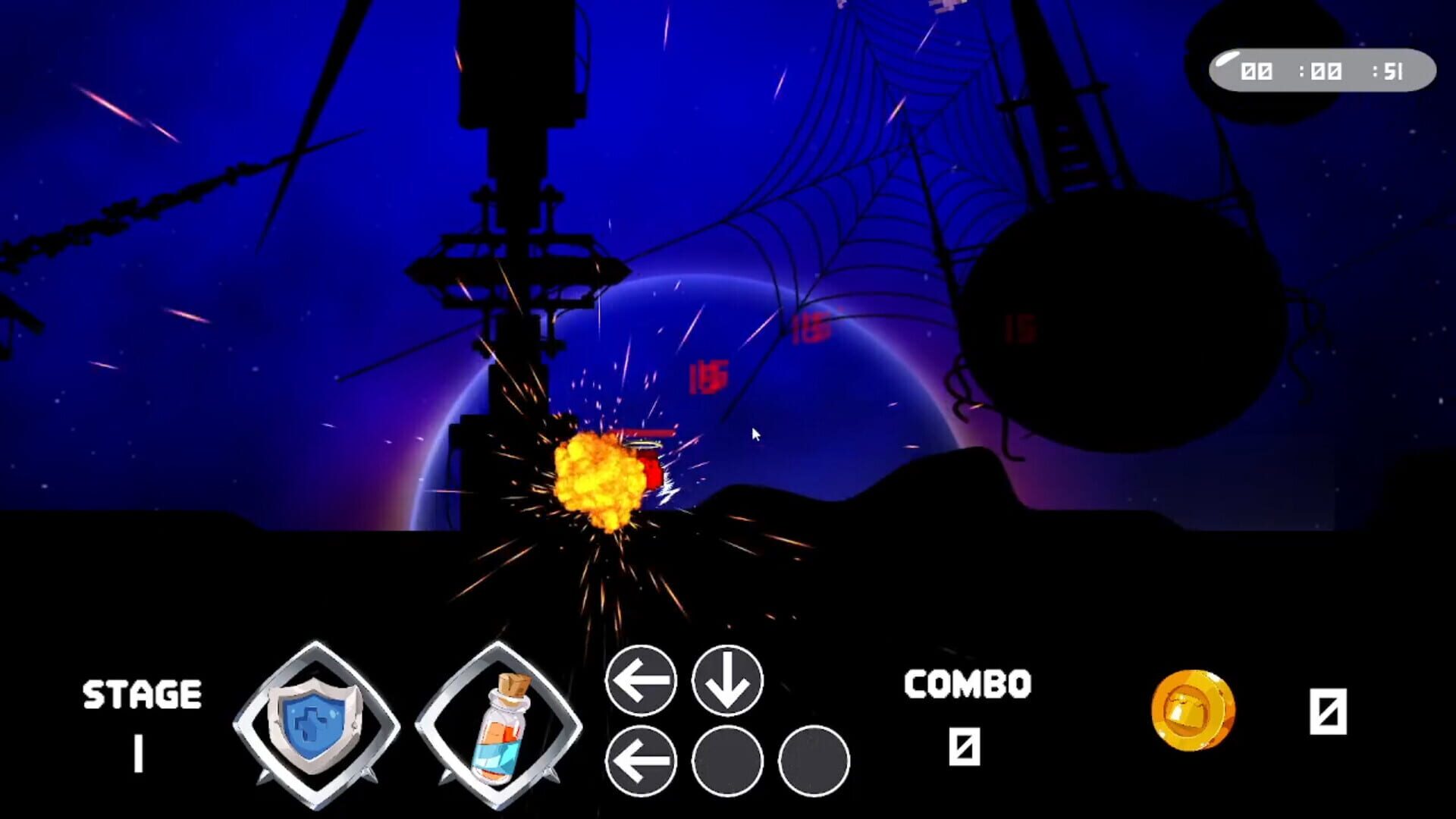This screenshot has width=1456, height=819.
Task: Select the COMBO counter heading
Action: (x=965, y=686)
